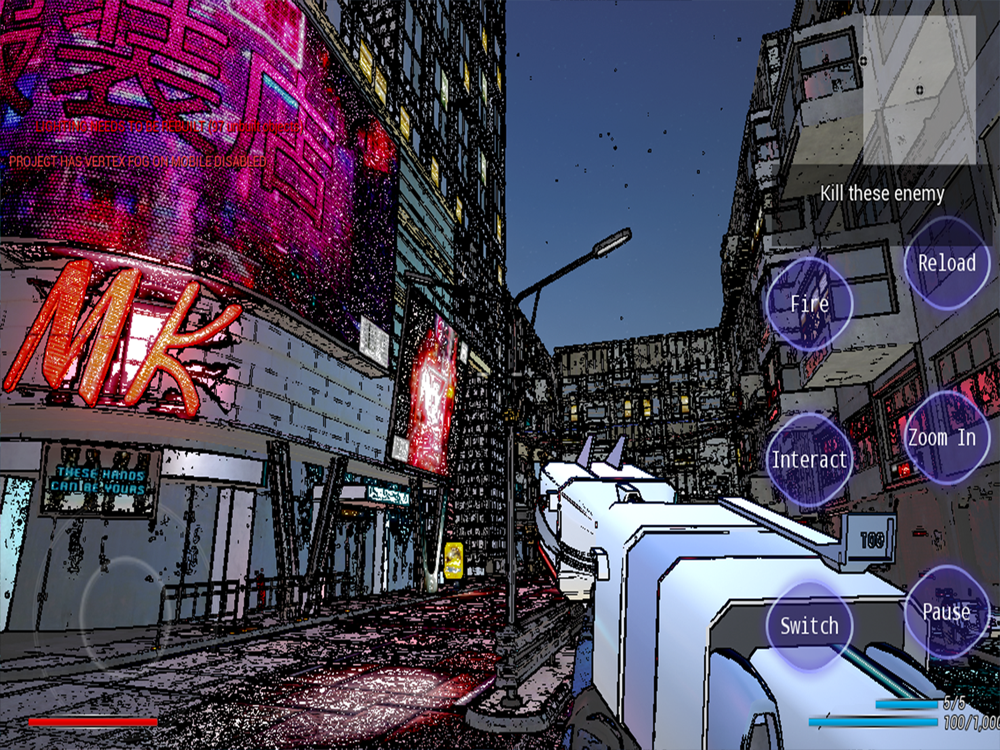Image resolution: width=1000 pixels, height=750 pixels.
Task: Activate the Interact button
Action: click(809, 460)
